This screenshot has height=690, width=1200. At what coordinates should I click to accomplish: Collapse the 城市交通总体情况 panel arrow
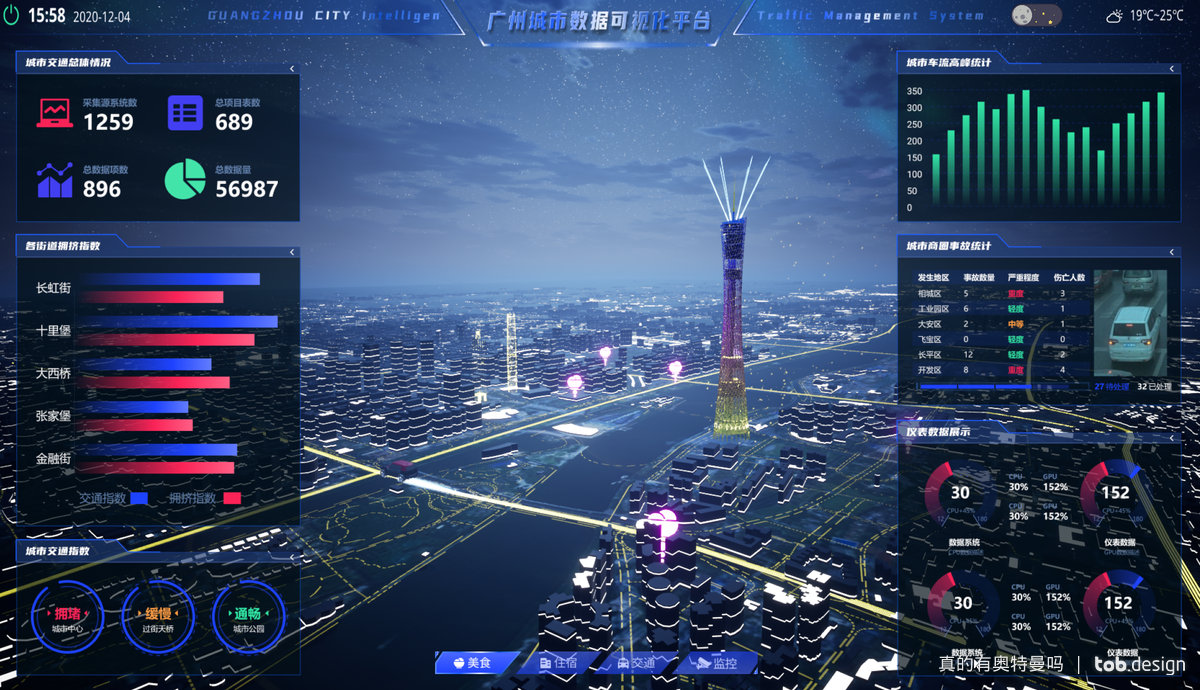291,68
